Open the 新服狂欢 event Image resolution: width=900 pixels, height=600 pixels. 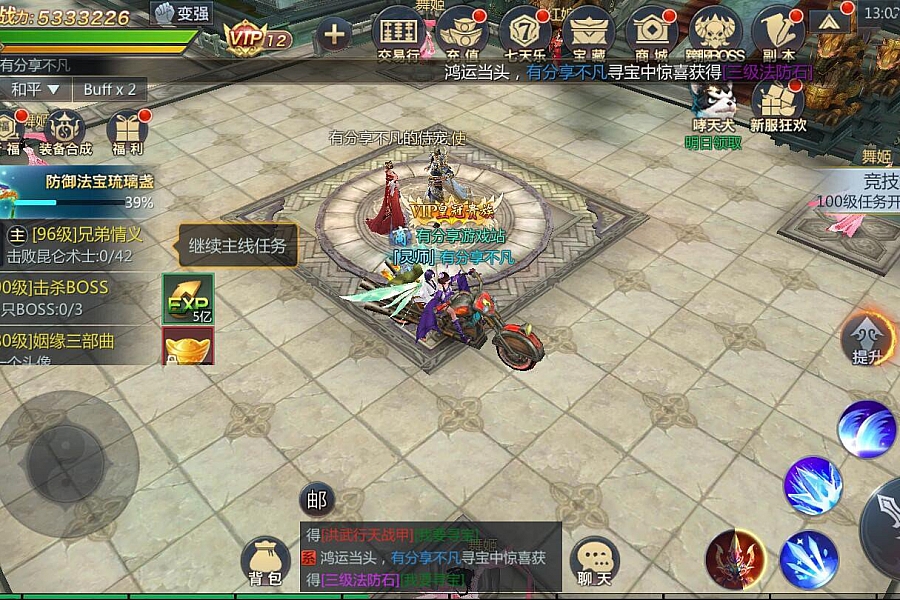(x=778, y=106)
